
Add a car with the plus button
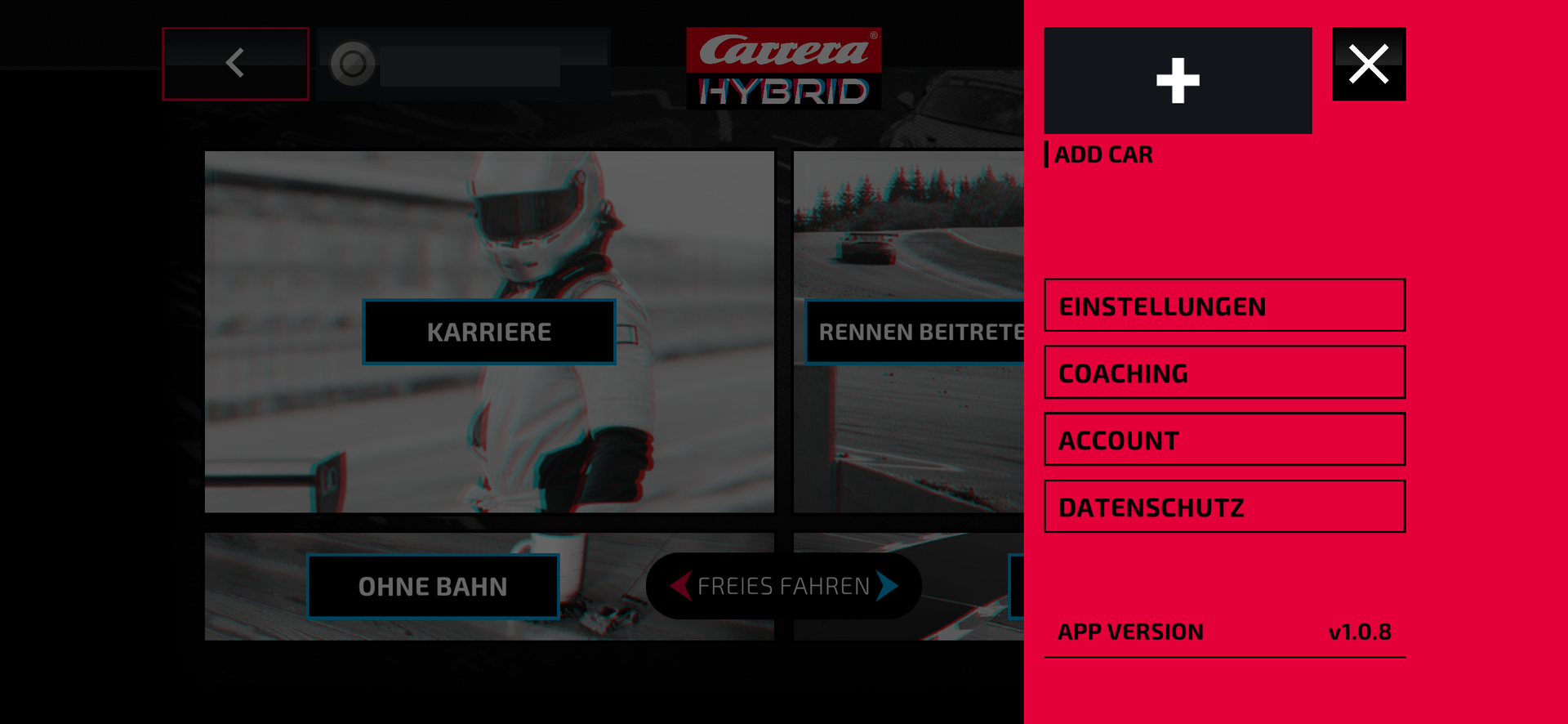[1178, 80]
